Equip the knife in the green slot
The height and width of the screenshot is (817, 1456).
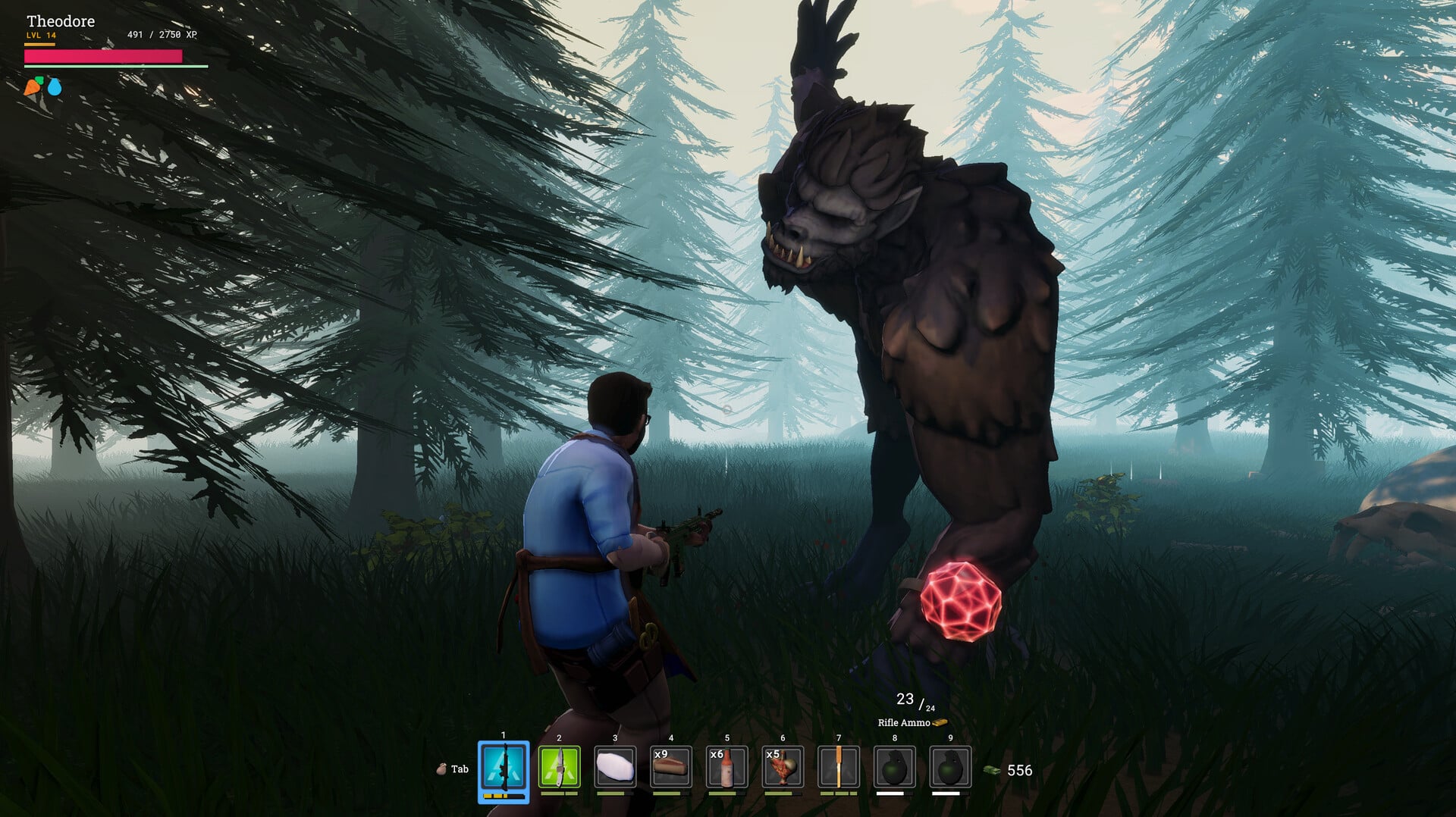pyautogui.click(x=559, y=767)
